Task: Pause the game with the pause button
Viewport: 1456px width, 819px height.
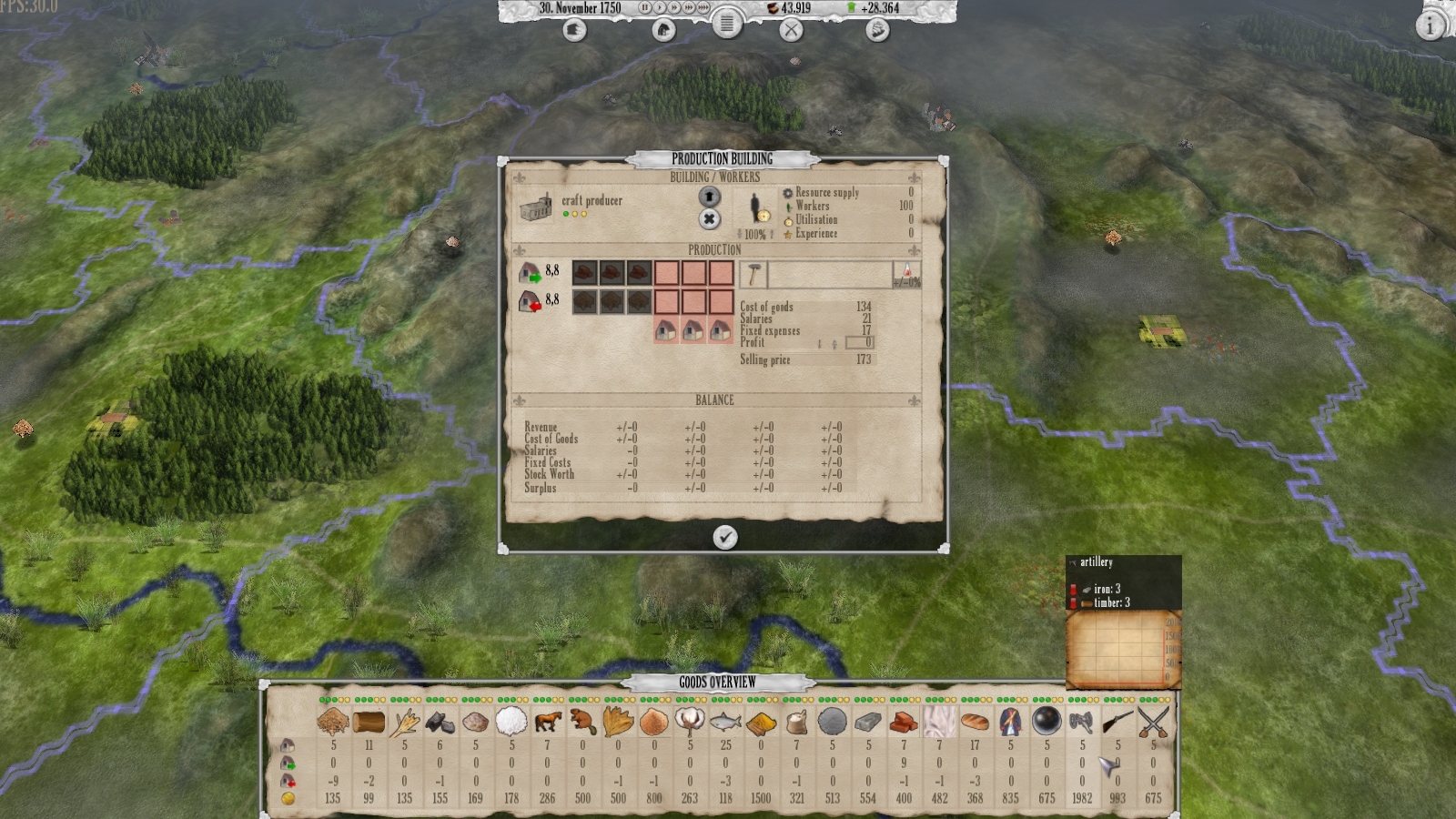Action: 645,7
